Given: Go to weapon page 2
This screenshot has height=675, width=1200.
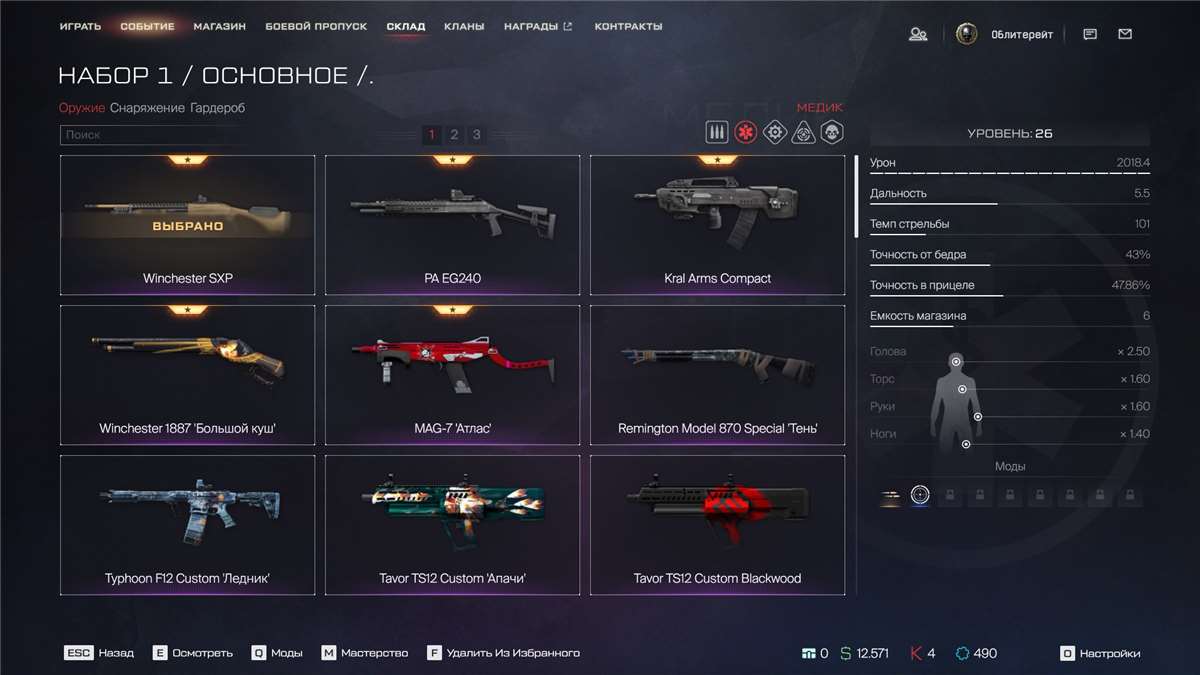Looking at the screenshot, I should point(454,135).
